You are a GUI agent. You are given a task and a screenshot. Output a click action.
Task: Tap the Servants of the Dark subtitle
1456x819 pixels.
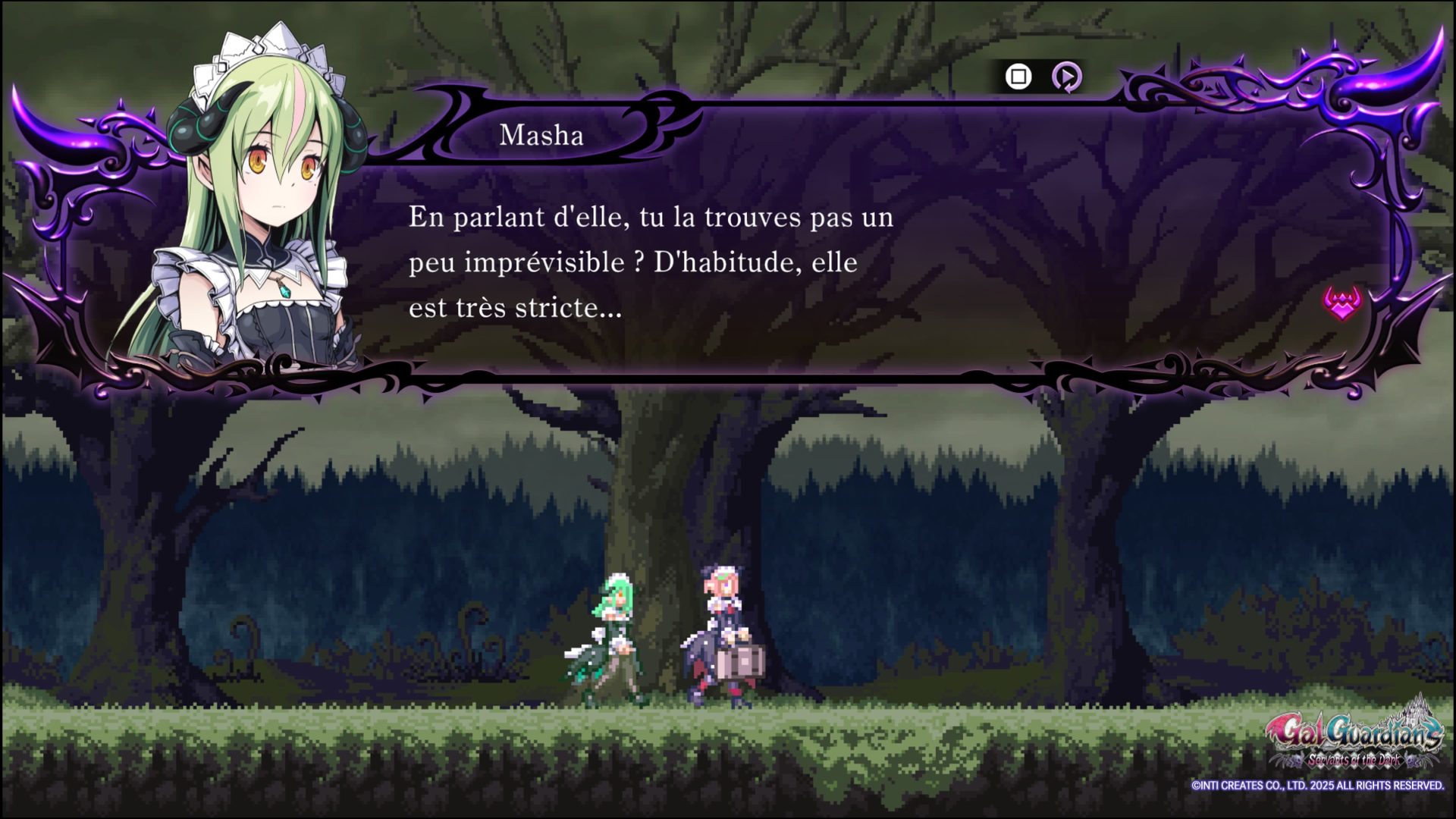(1355, 760)
